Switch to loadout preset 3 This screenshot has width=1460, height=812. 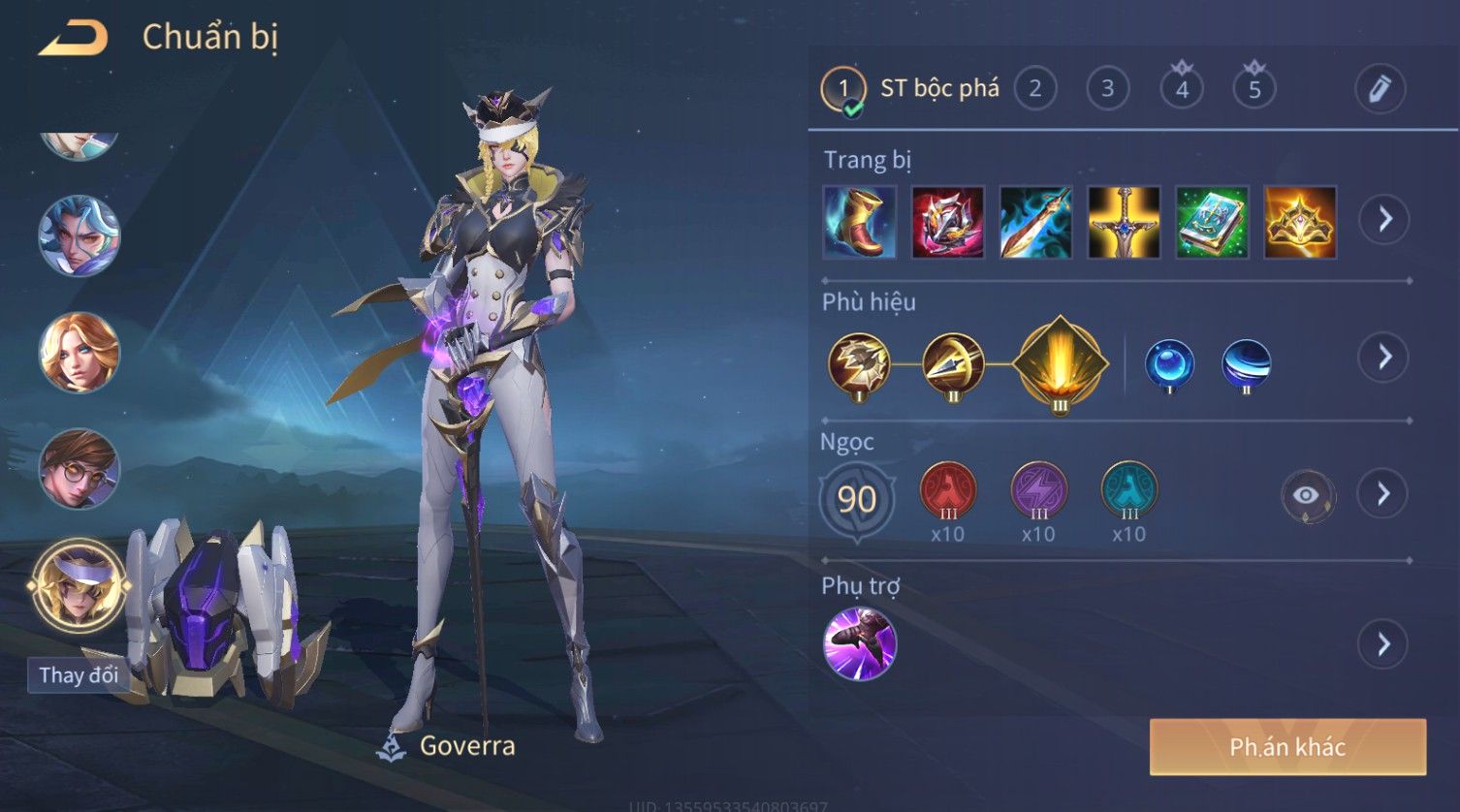[x=1107, y=89]
